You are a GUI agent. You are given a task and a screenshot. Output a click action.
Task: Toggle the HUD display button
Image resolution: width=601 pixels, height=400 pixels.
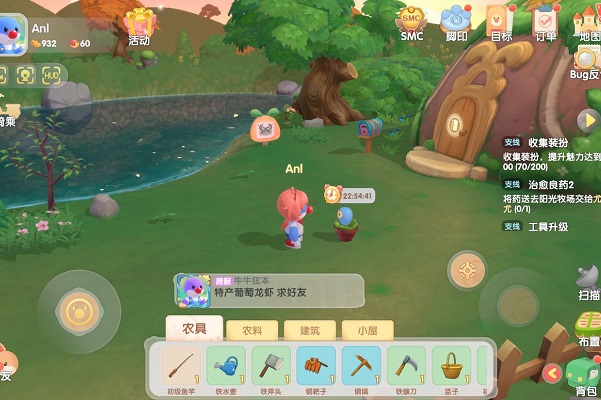click(x=51, y=75)
